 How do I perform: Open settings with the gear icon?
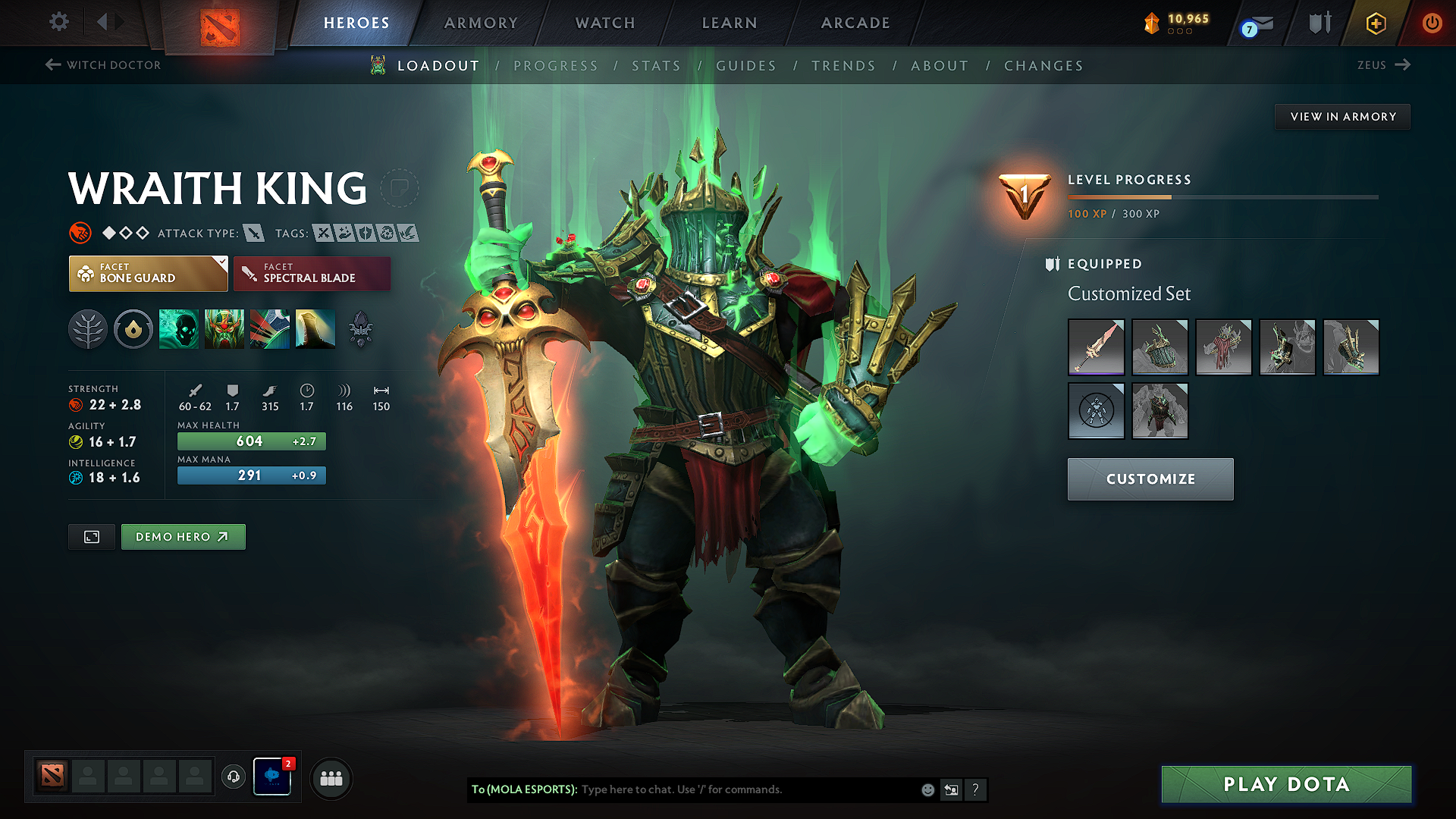pos(58,23)
